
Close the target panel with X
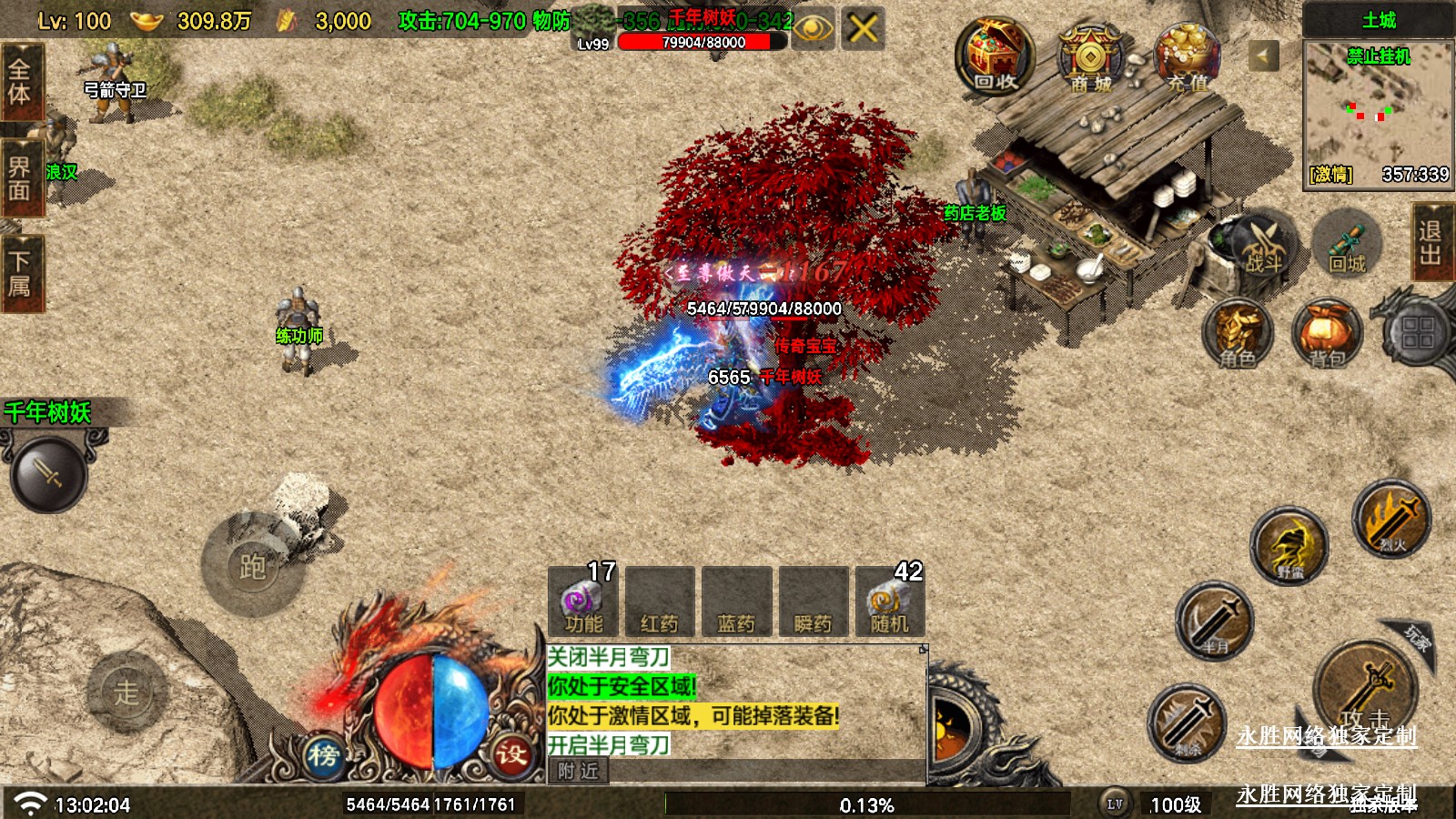pos(863,29)
